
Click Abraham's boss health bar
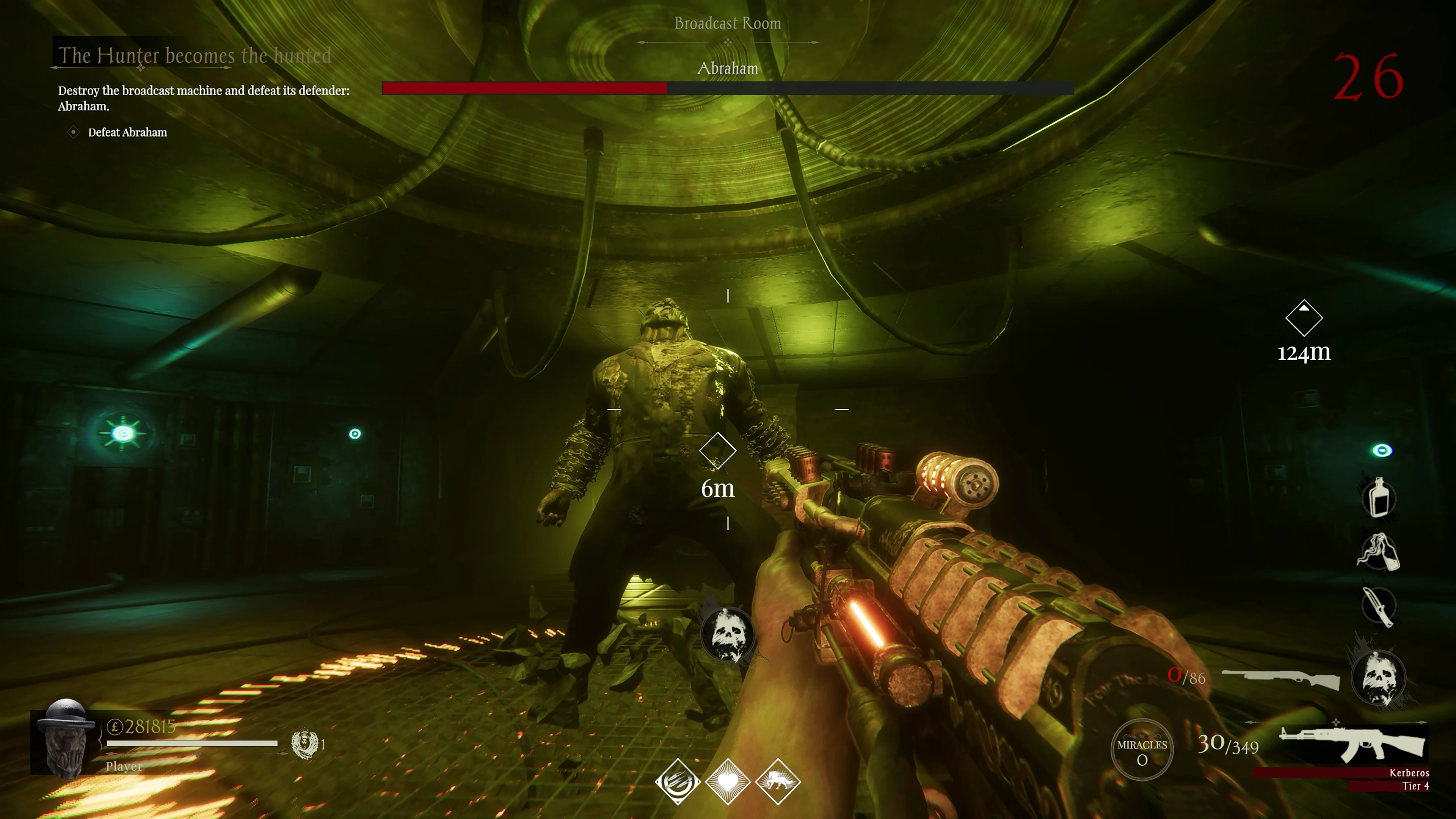tap(727, 88)
